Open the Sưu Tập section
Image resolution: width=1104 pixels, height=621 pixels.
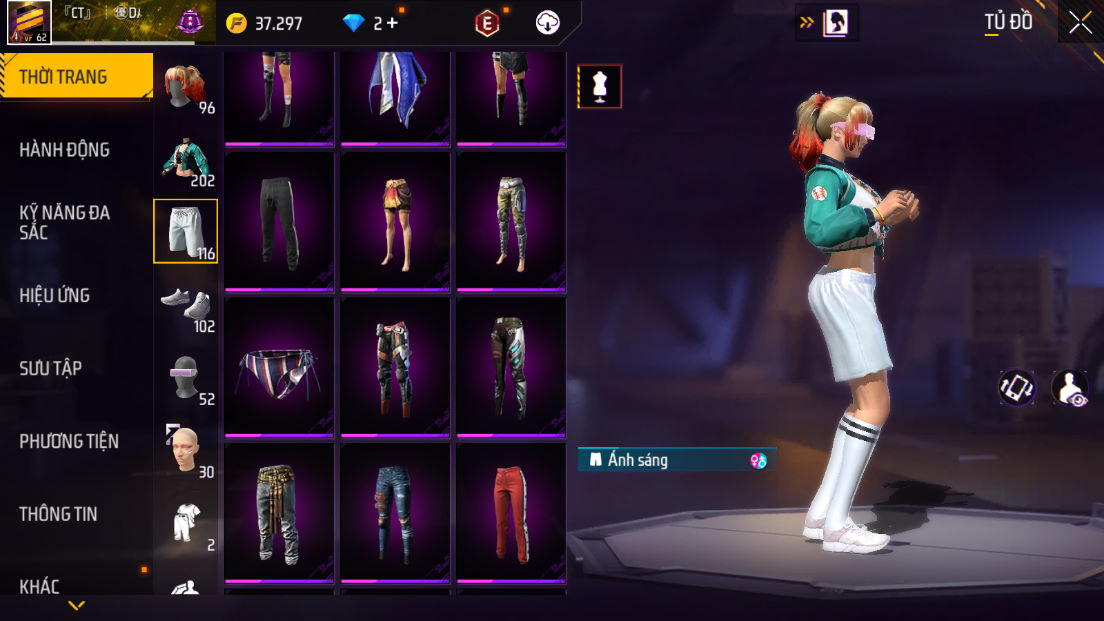[51, 368]
